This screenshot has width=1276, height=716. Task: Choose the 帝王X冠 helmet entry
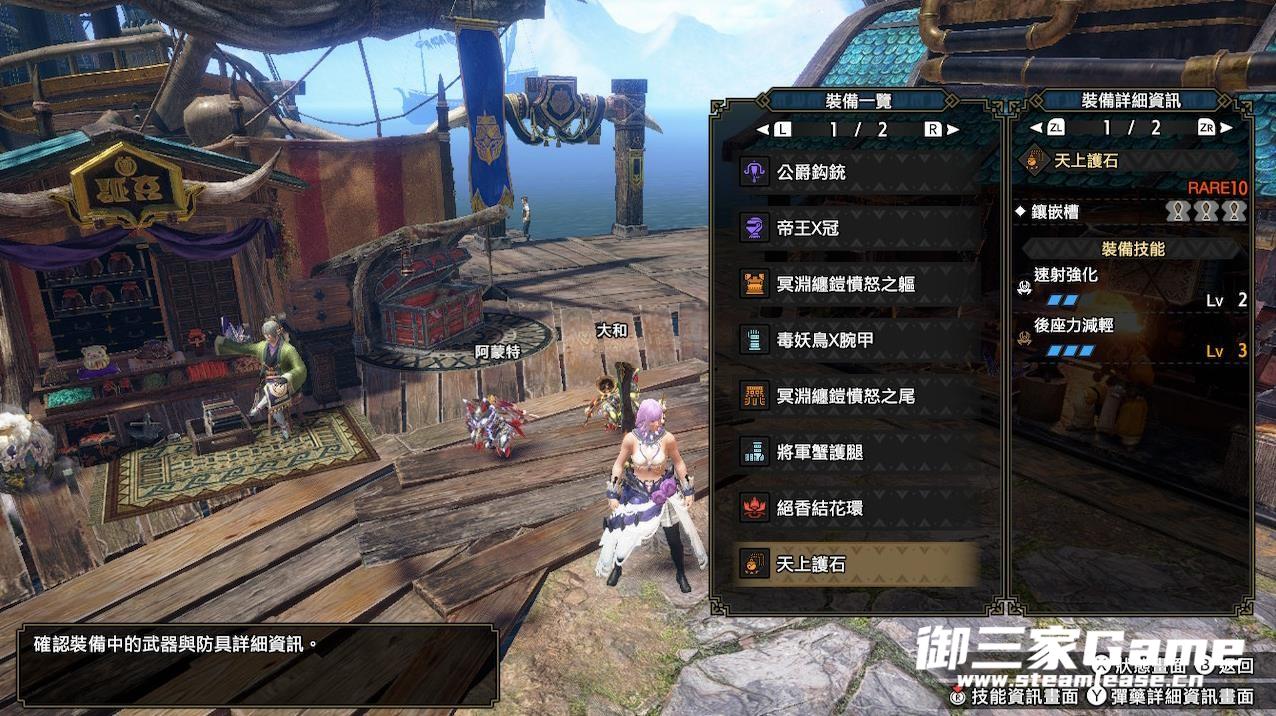point(856,228)
